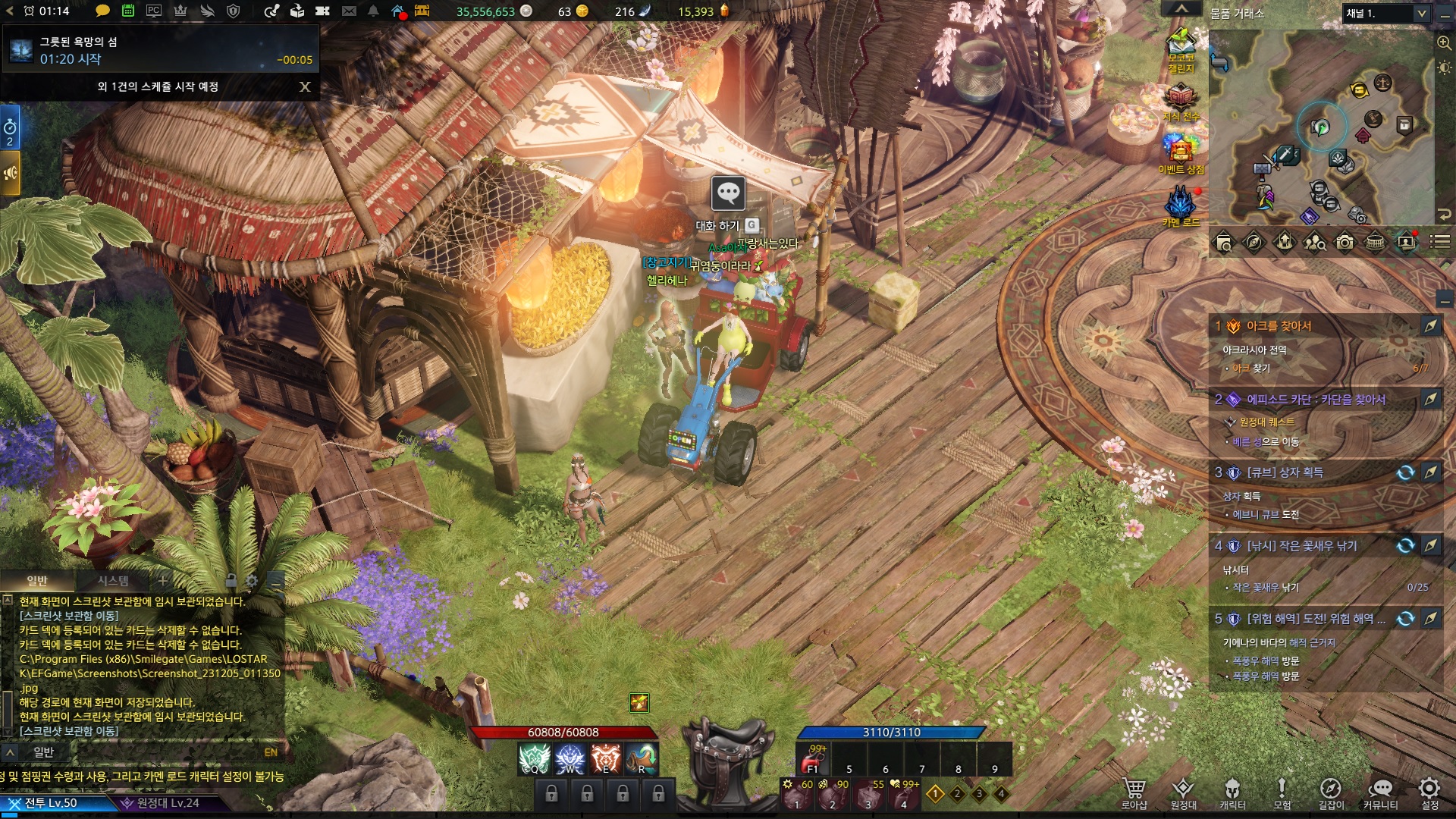Open the 캐릭터 character menu
The width and height of the screenshot is (1456, 819).
click(1232, 792)
